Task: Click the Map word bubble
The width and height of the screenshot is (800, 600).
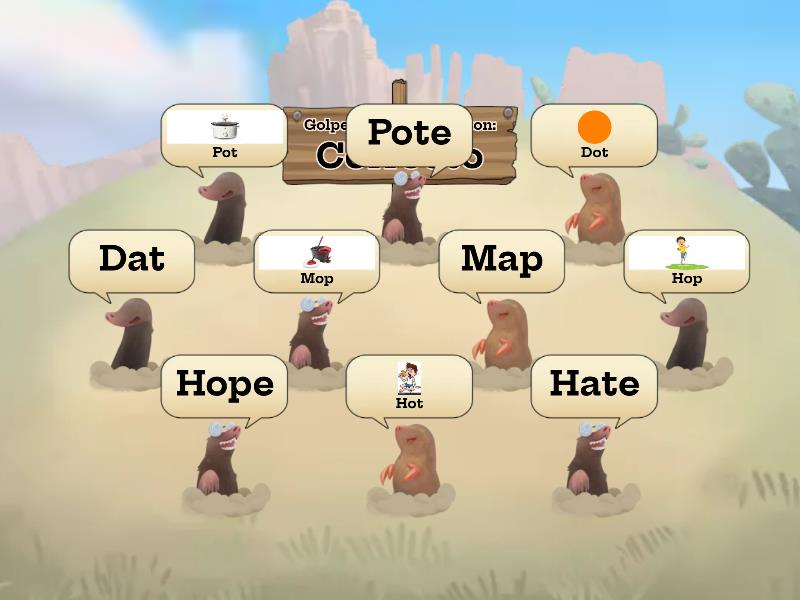Action: coord(501,260)
